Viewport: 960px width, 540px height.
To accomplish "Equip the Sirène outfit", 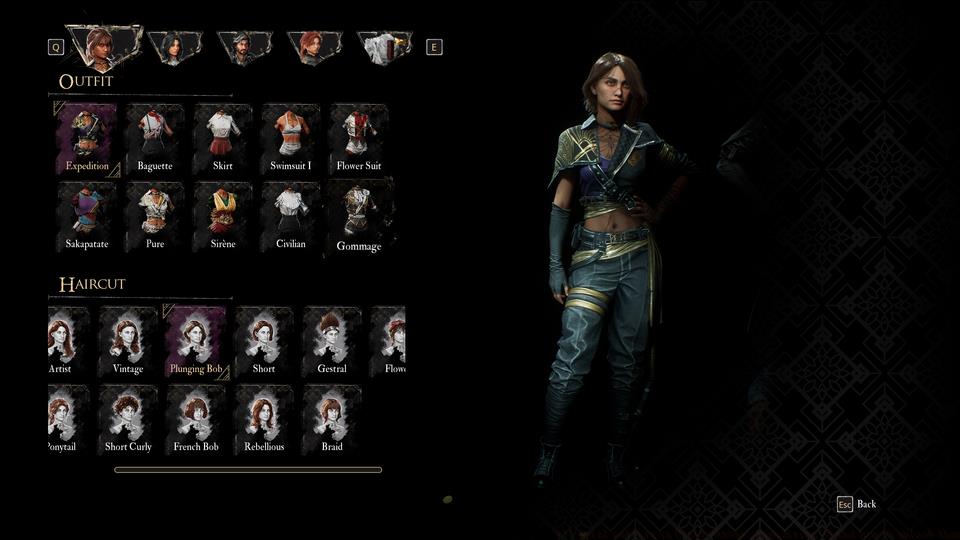I will 223,217.
